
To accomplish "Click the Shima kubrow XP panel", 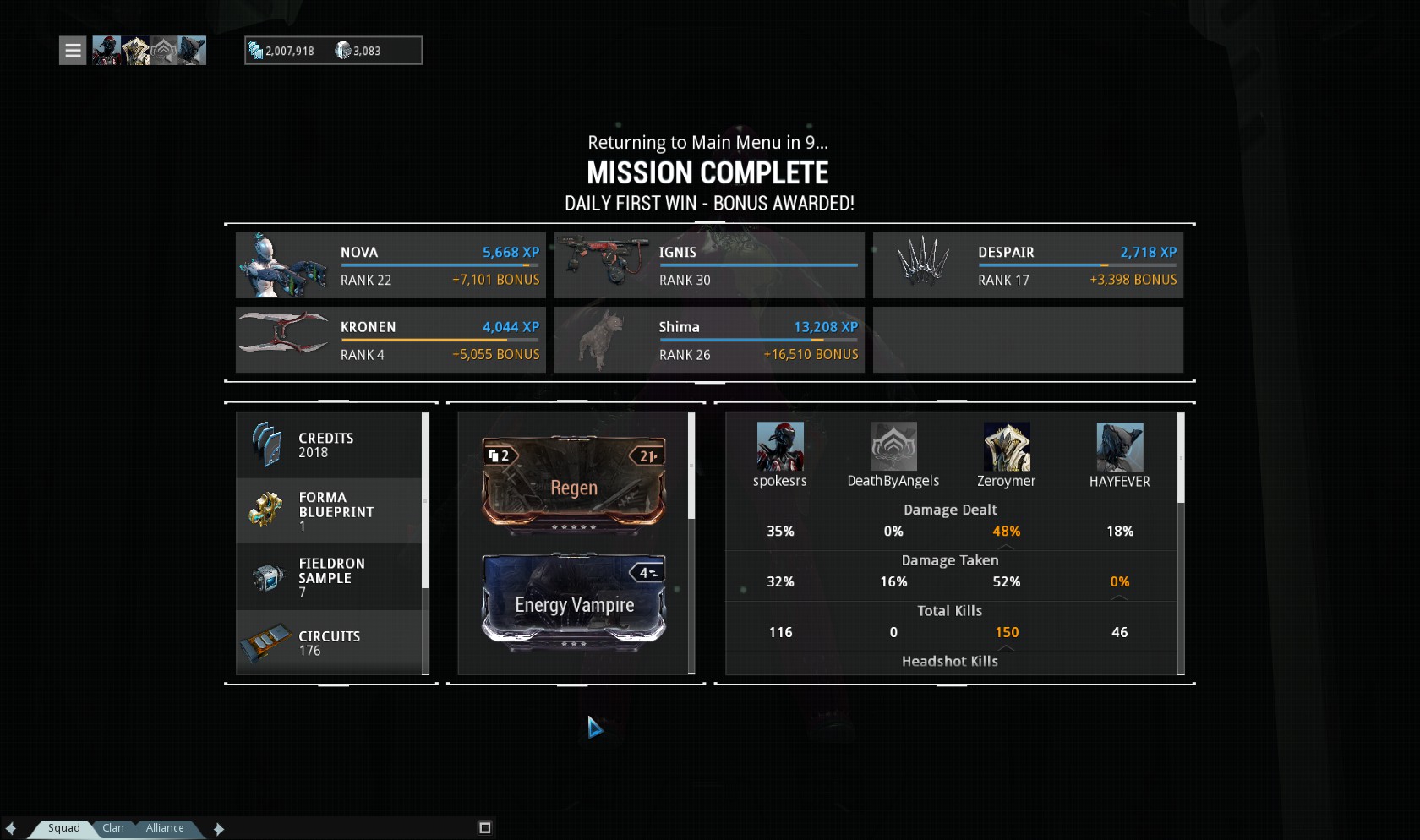I will tap(709, 340).
